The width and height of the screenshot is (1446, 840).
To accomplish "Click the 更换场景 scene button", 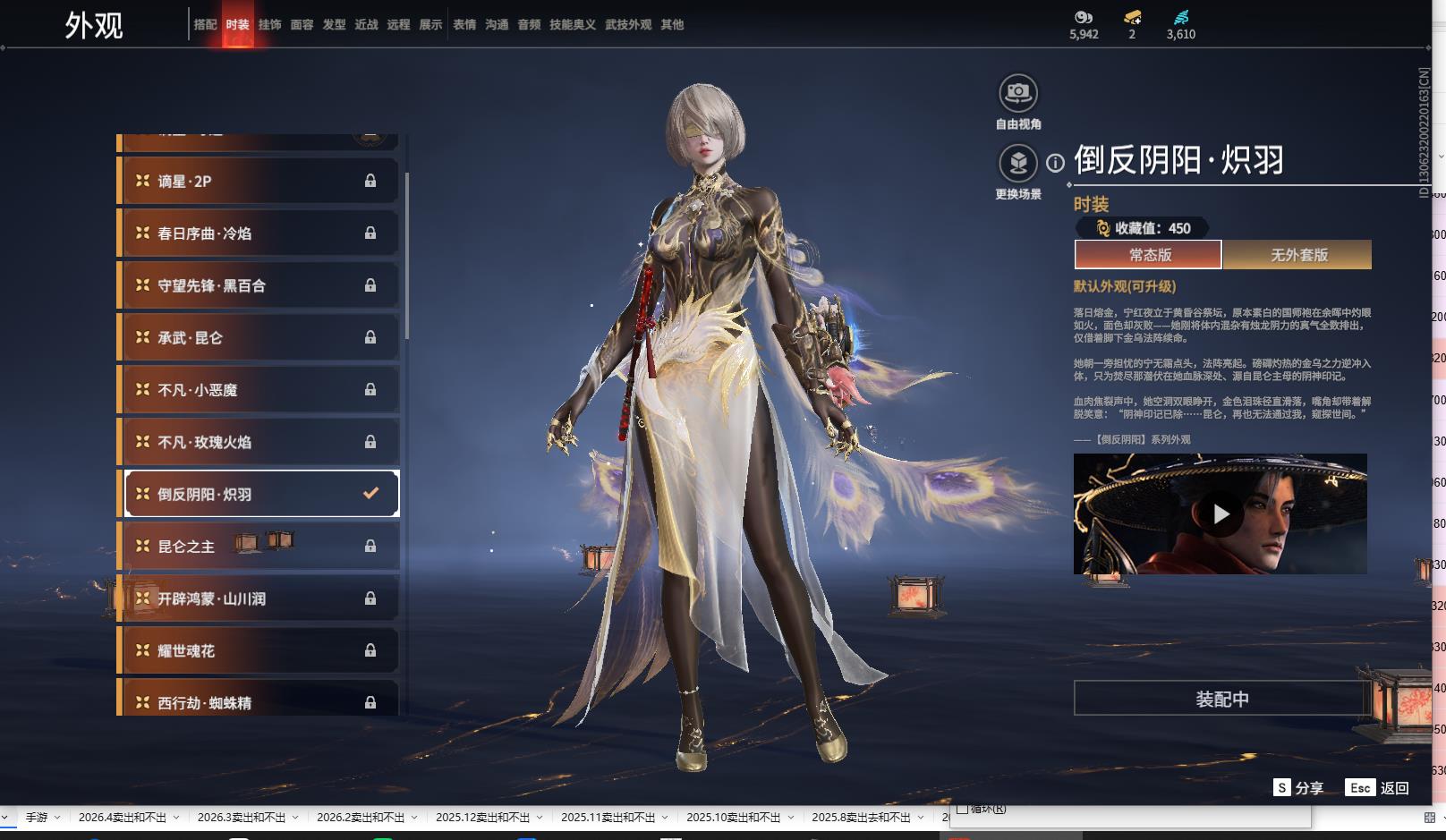I will (x=1017, y=164).
